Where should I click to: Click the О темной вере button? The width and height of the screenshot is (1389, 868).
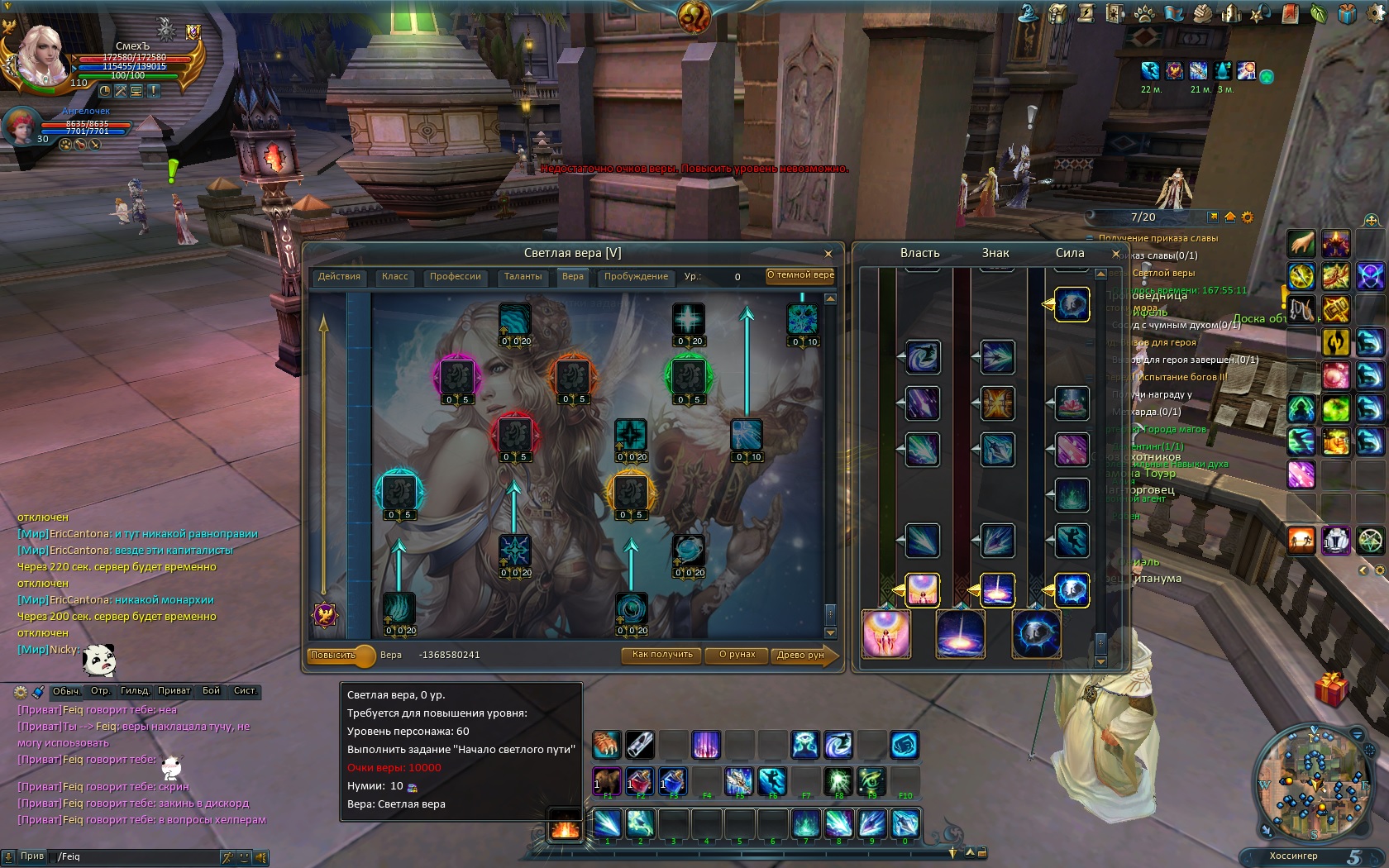(800, 275)
